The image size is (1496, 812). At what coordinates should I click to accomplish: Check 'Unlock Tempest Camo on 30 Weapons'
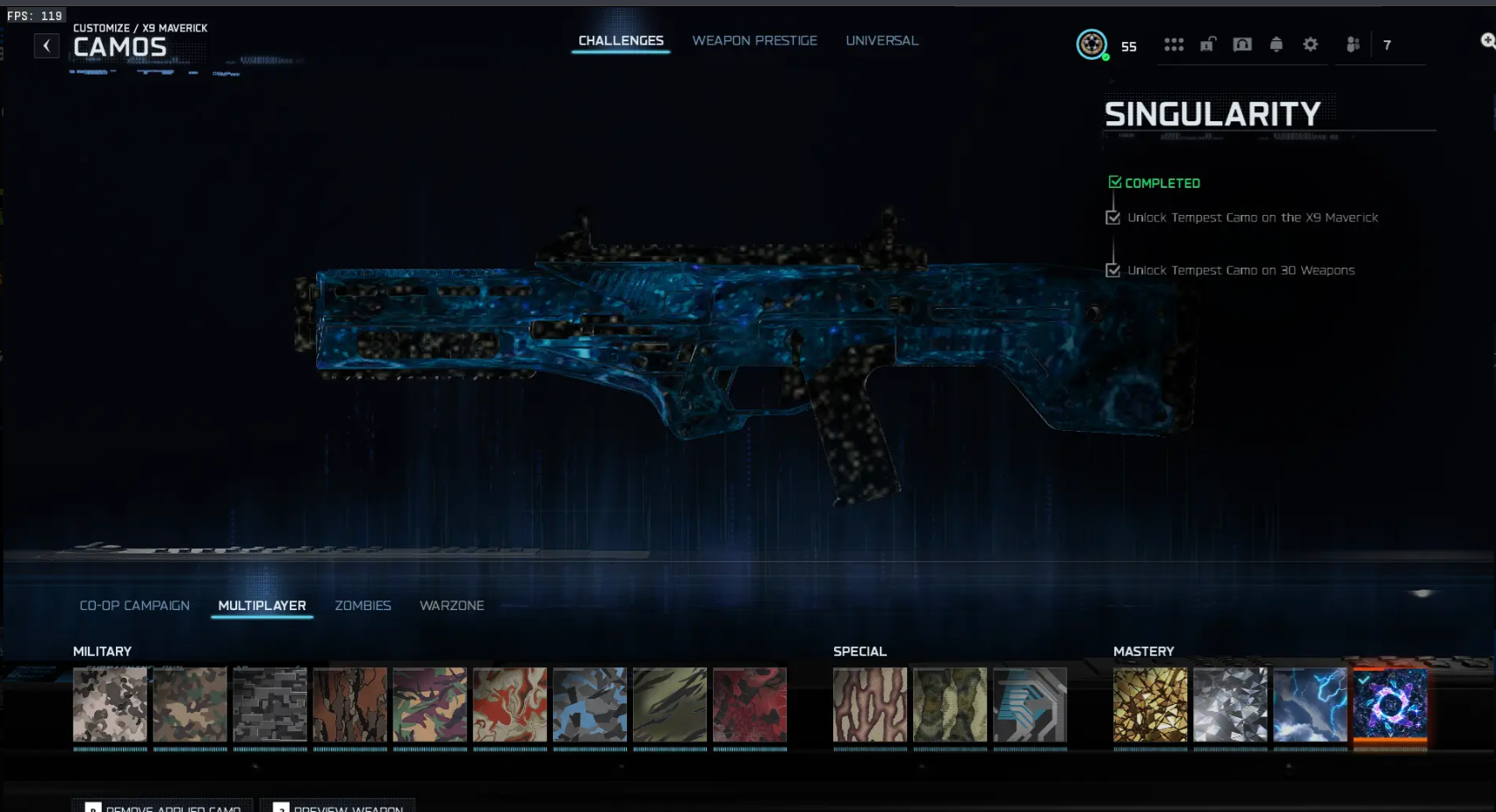click(1112, 270)
